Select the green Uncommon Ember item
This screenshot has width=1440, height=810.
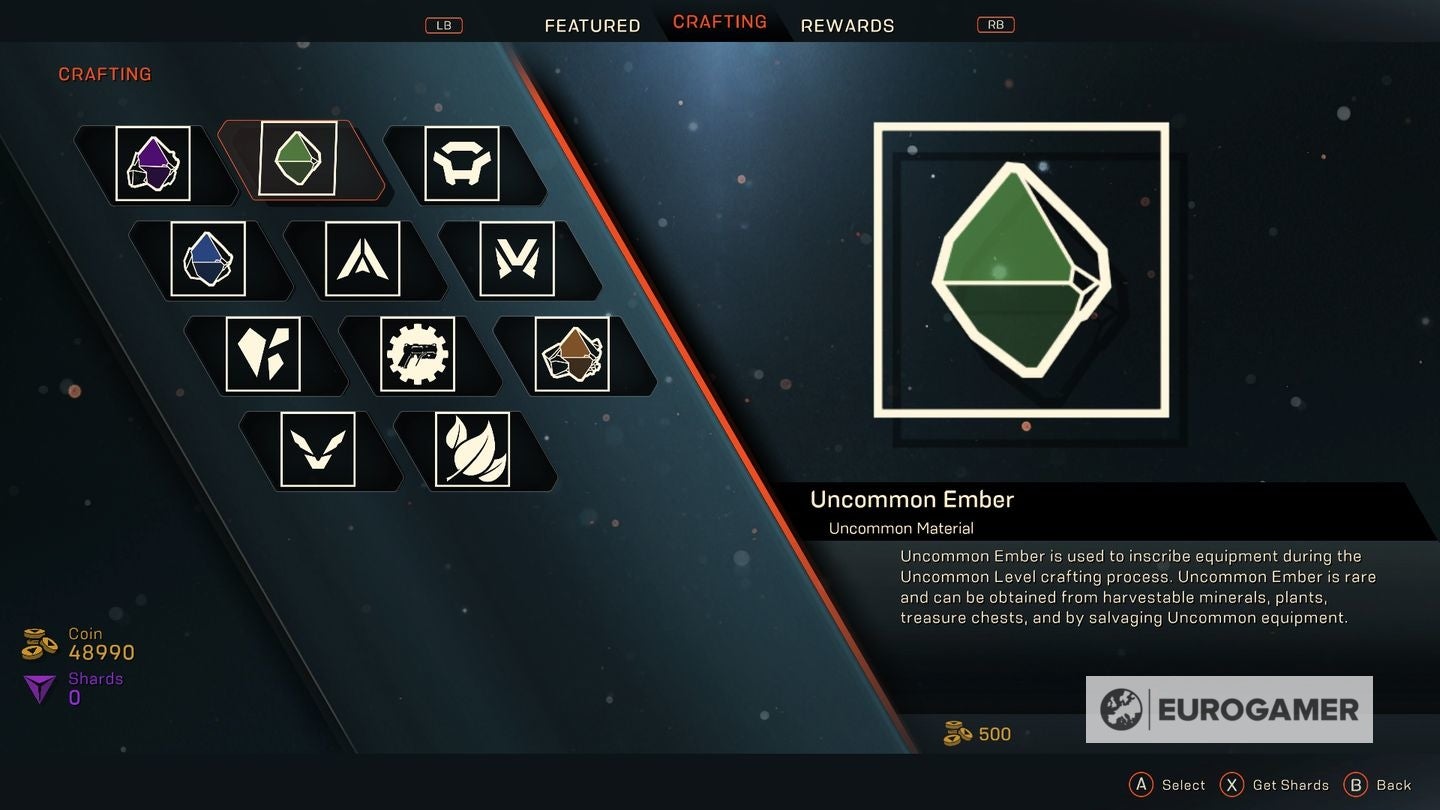pos(298,159)
